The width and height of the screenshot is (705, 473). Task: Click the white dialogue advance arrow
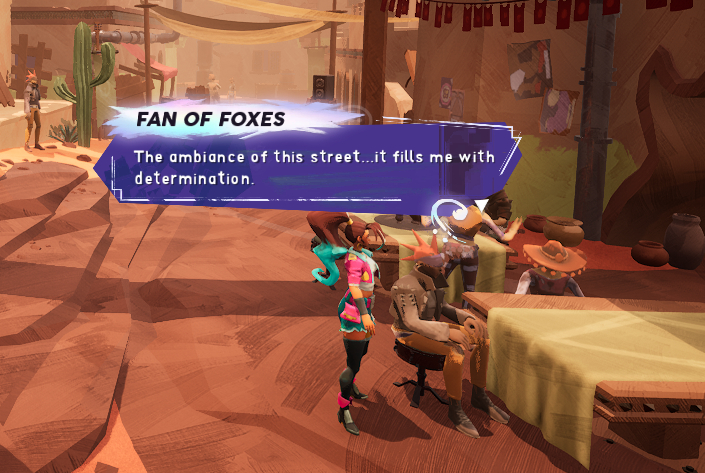tap(482, 204)
